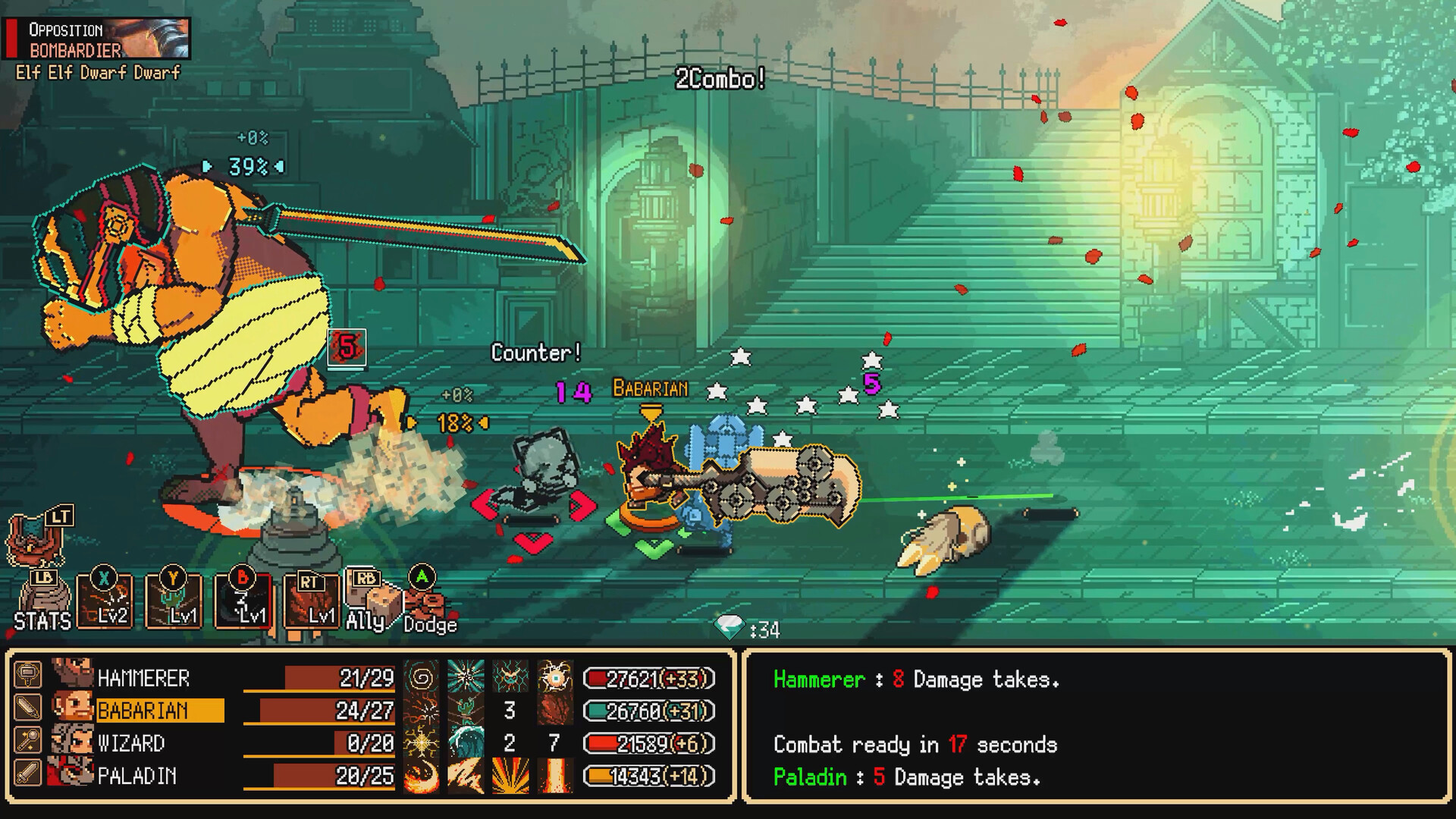Image resolution: width=1456 pixels, height=819 pixels.
Task: Select the lightning orb buff icon
Action: 557,676
